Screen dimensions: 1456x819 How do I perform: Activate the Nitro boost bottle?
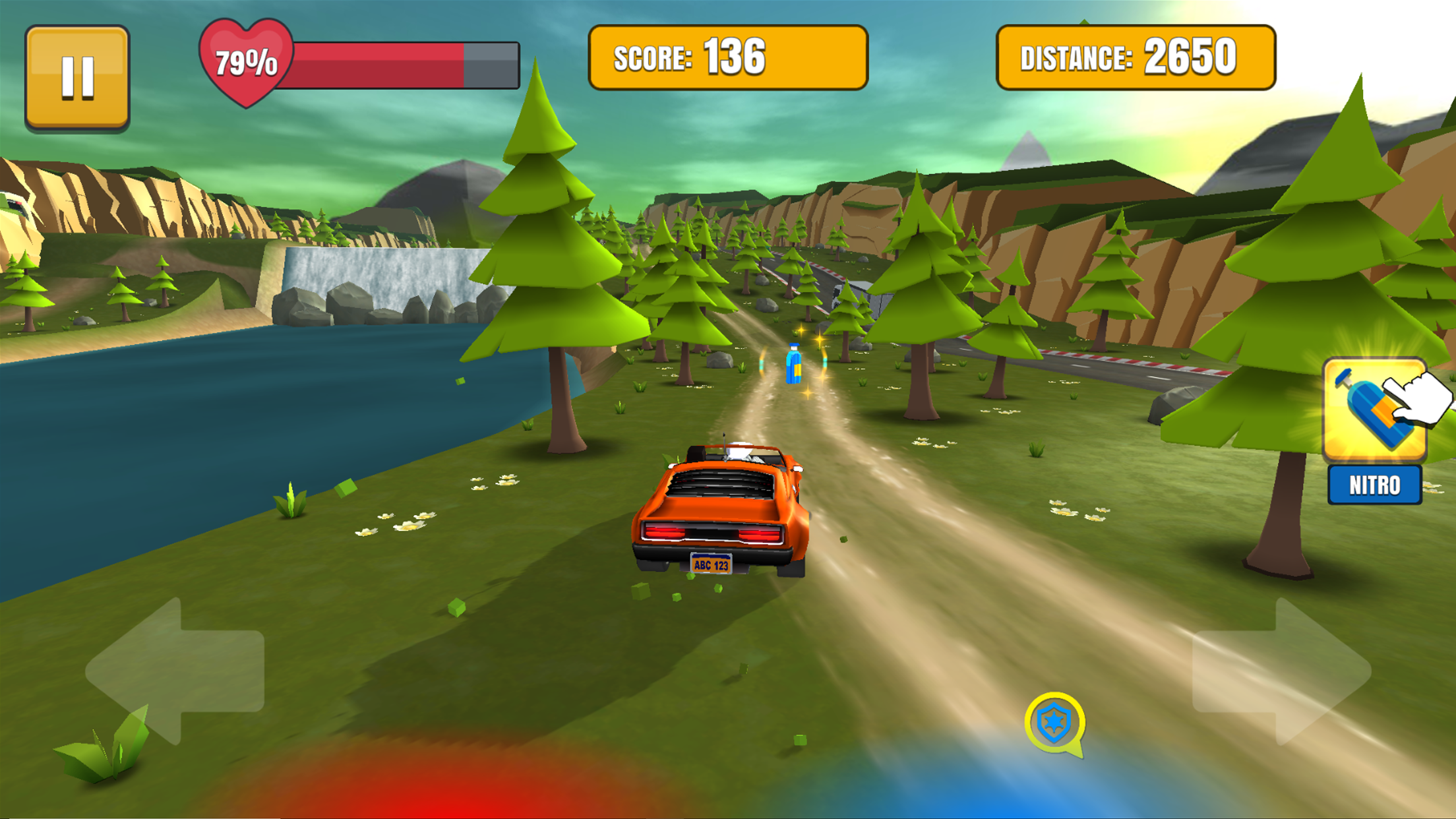[1375, 411]
